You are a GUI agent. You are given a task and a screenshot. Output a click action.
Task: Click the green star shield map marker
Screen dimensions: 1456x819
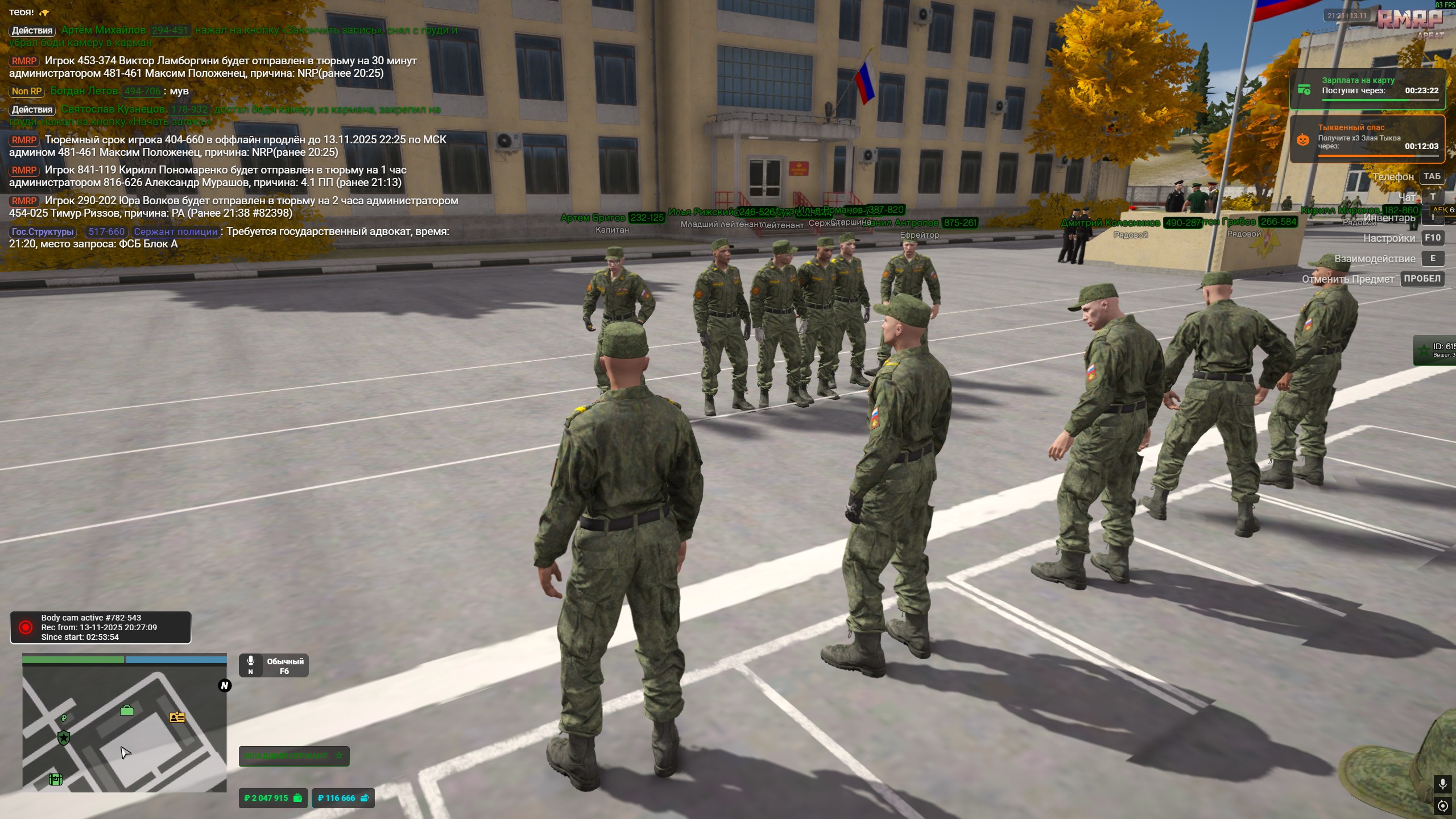tap(64, 738)
